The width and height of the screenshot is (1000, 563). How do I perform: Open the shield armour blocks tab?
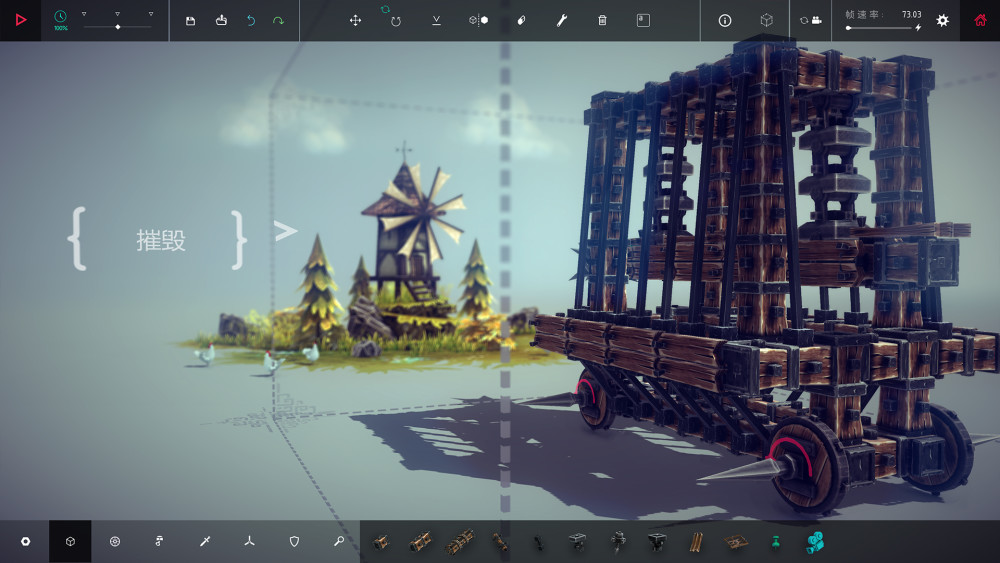coord(294,541)
